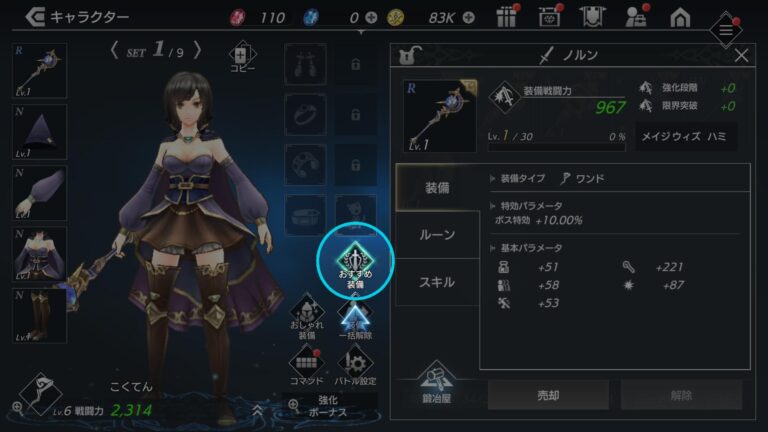This screenshot has width=768, height=432.
Task: Go back from the キャラクター screen
Action: tap(36, 17)
